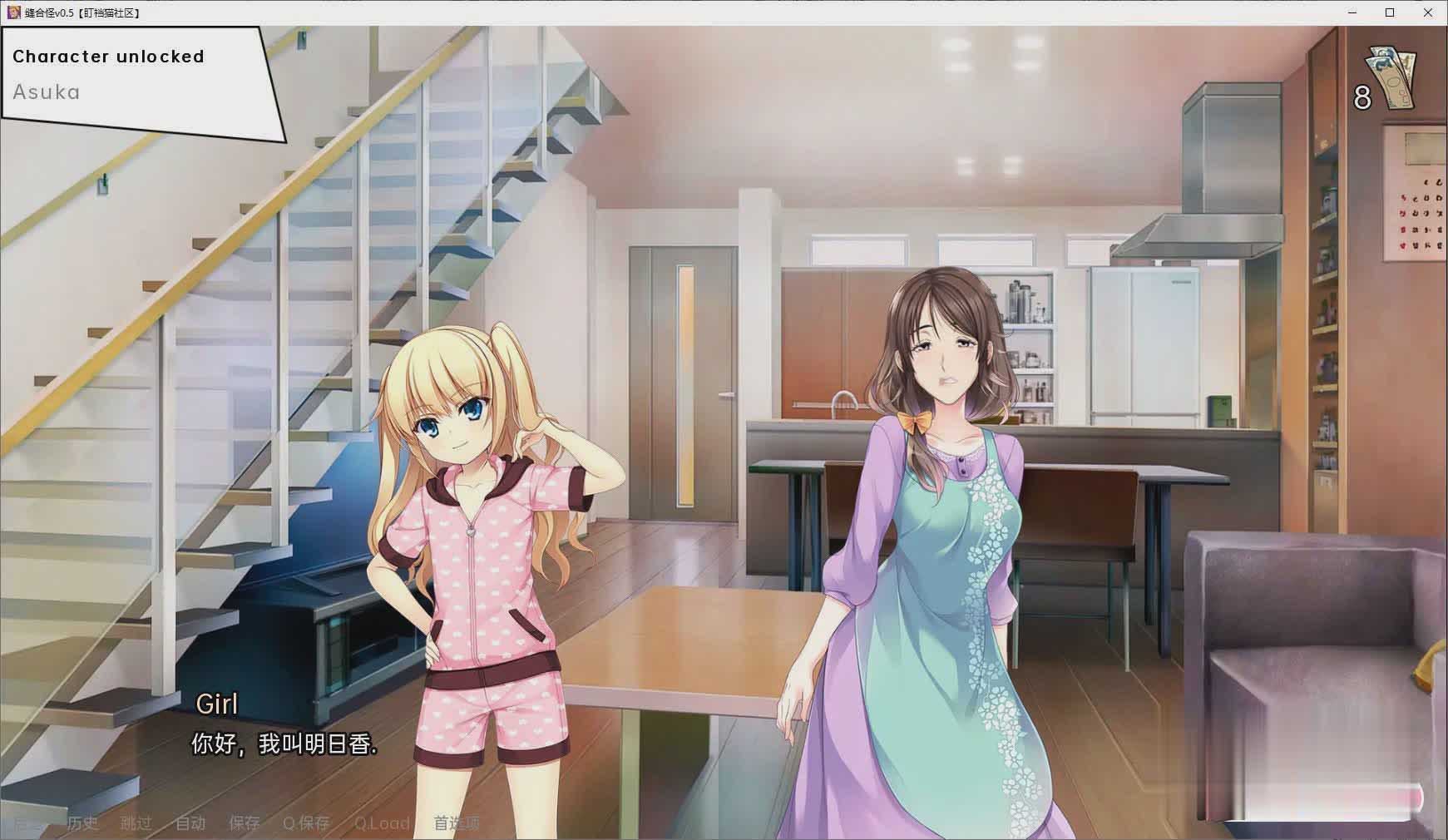The image size is (1448, 840).
Task: Click the cash bills icon showing 8
Action: 1392,75
